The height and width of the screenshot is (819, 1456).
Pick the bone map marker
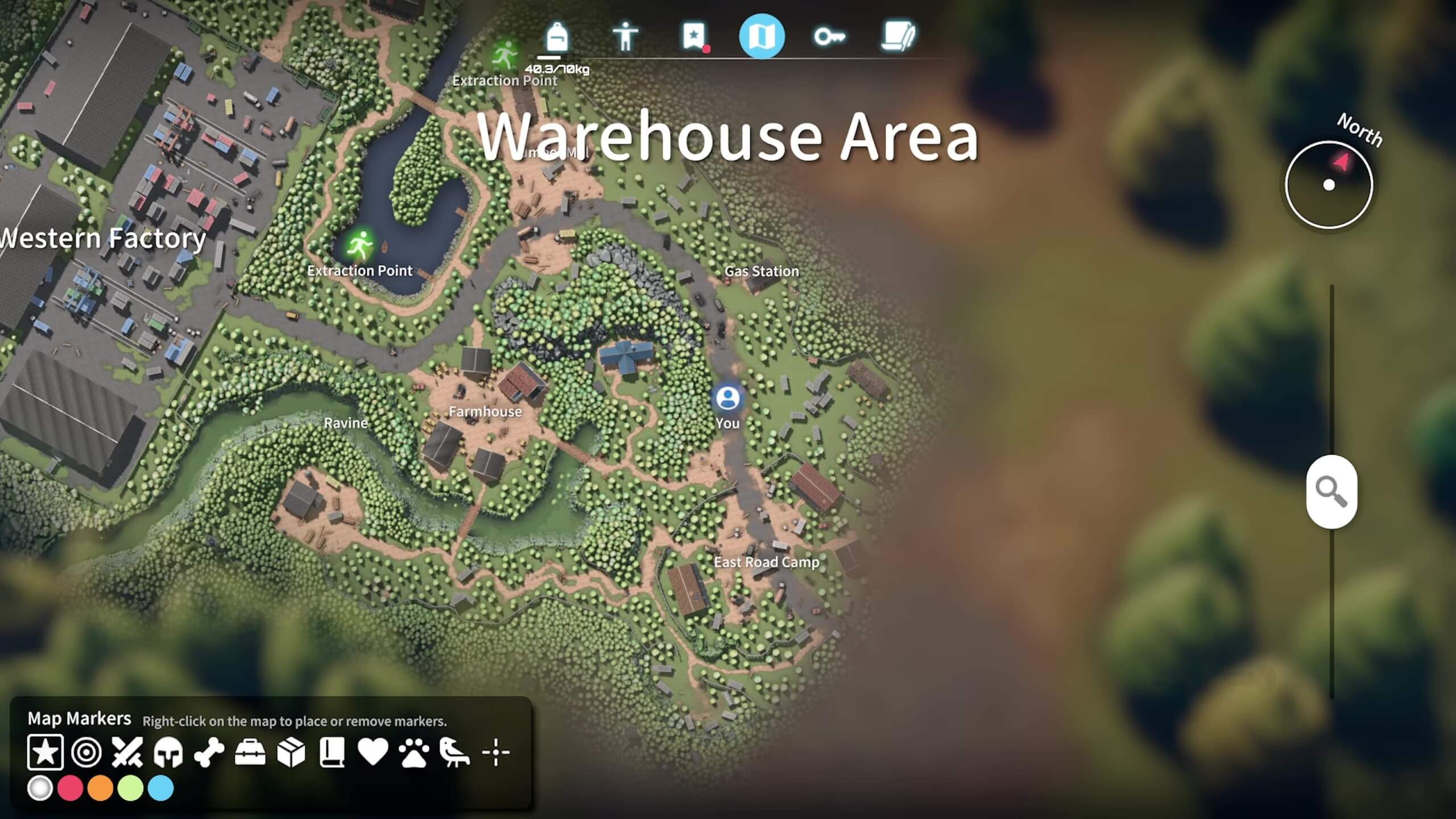[x=209, y=752]
